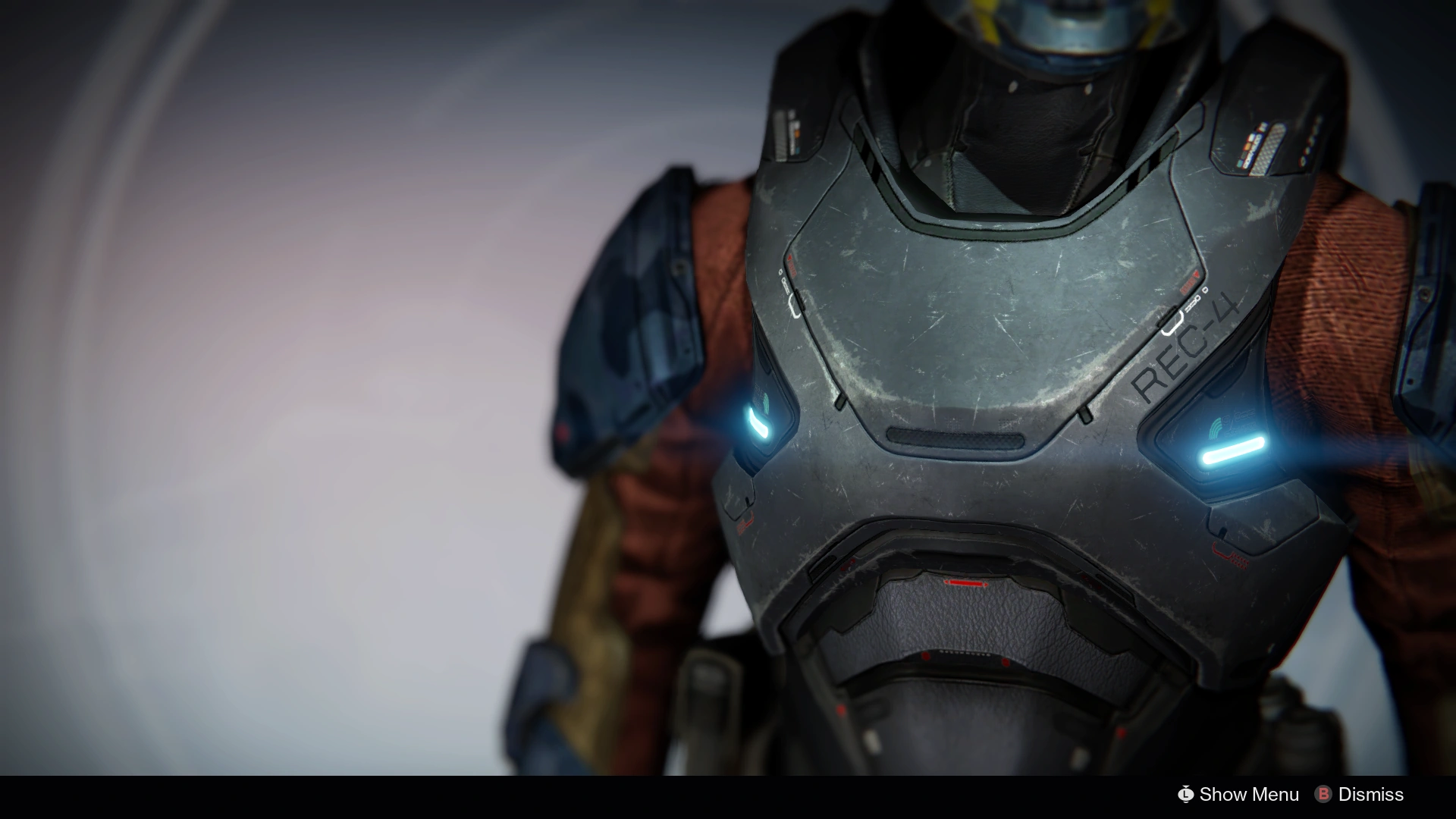Click the small display strip on left collar
1456x819 pixels.
[x=789, y=136]
